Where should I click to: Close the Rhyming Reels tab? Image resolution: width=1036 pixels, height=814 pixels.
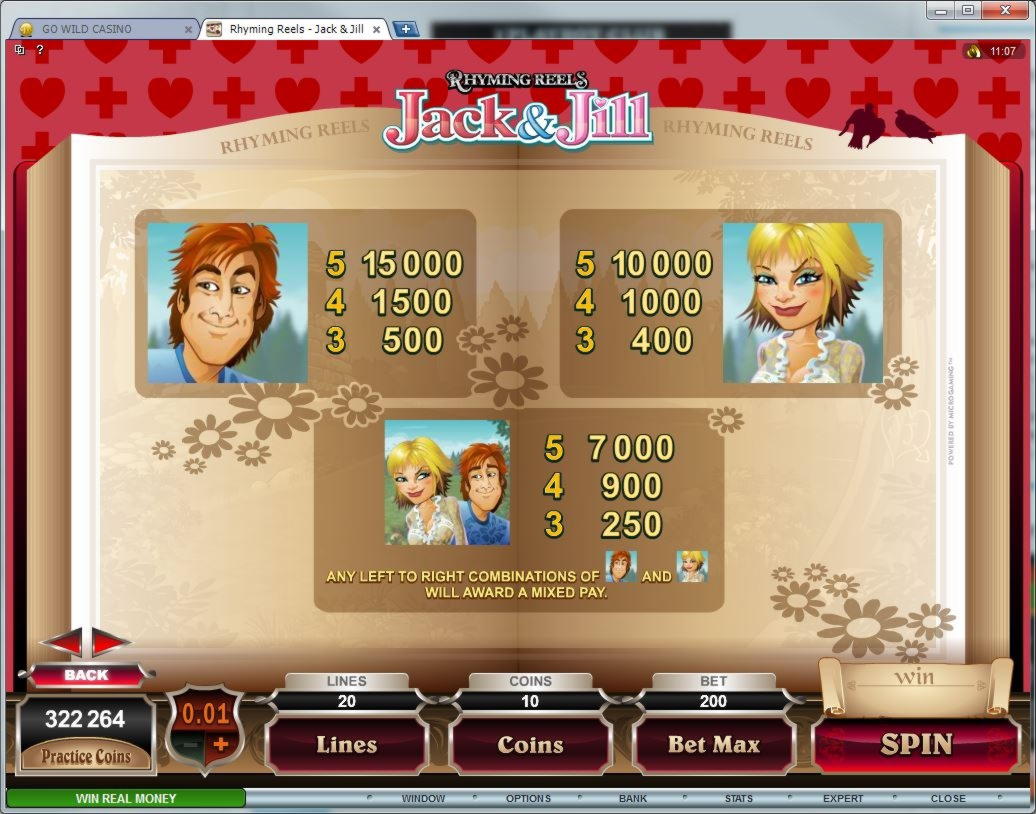pos(375,29)
